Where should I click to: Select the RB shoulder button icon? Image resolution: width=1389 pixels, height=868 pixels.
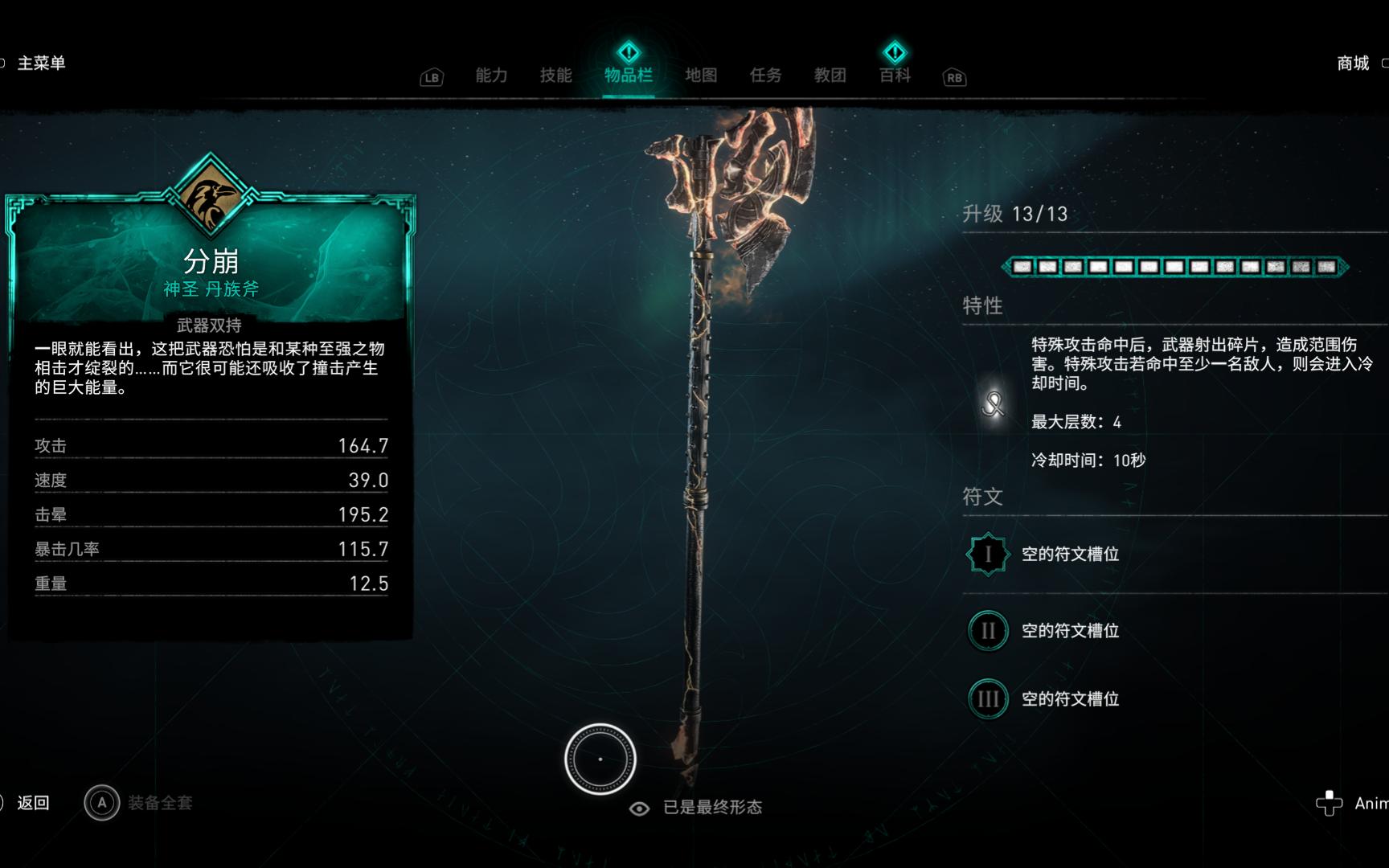click(953, 78)
